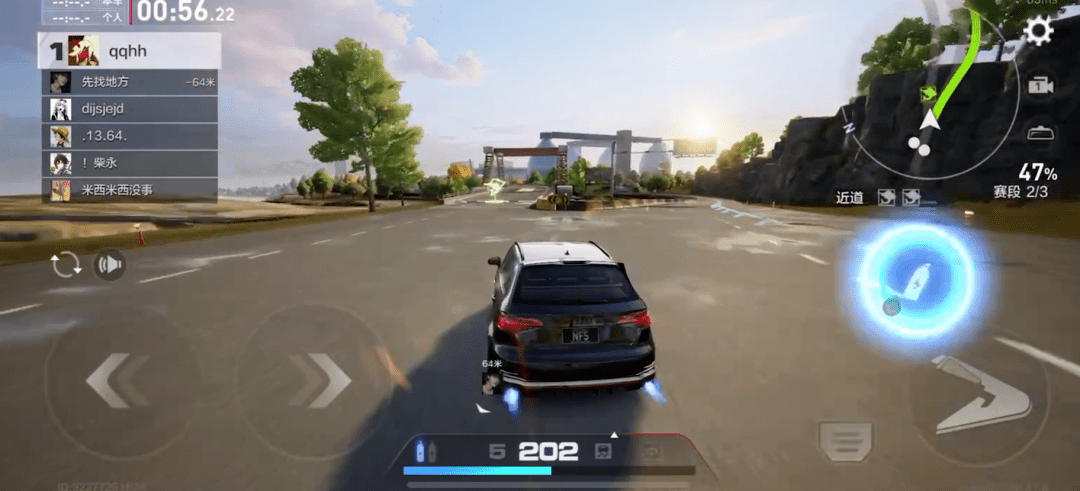The image size is (1080, 491).
Task: Choose the player row named .13.64.
Action: click(129, 136)
